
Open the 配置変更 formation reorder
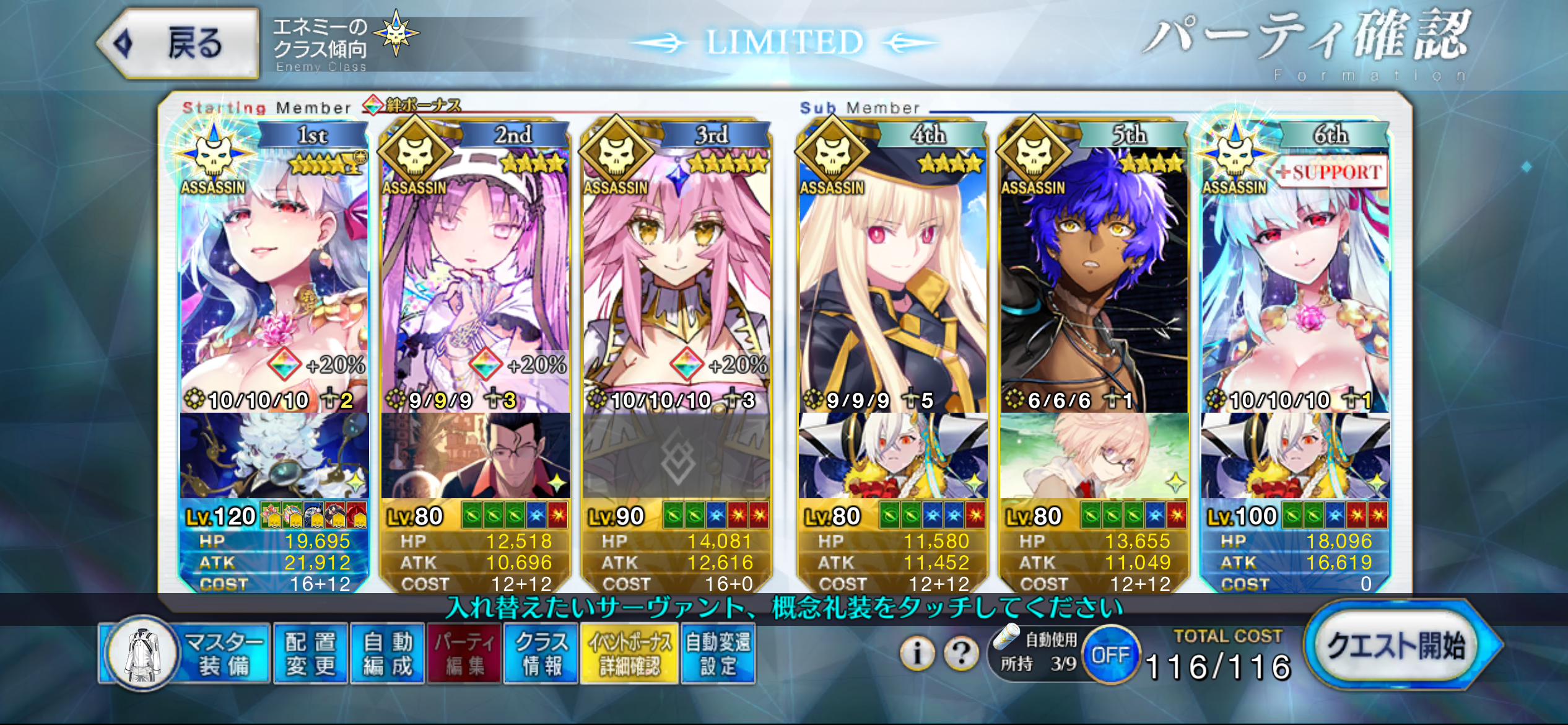310,654
